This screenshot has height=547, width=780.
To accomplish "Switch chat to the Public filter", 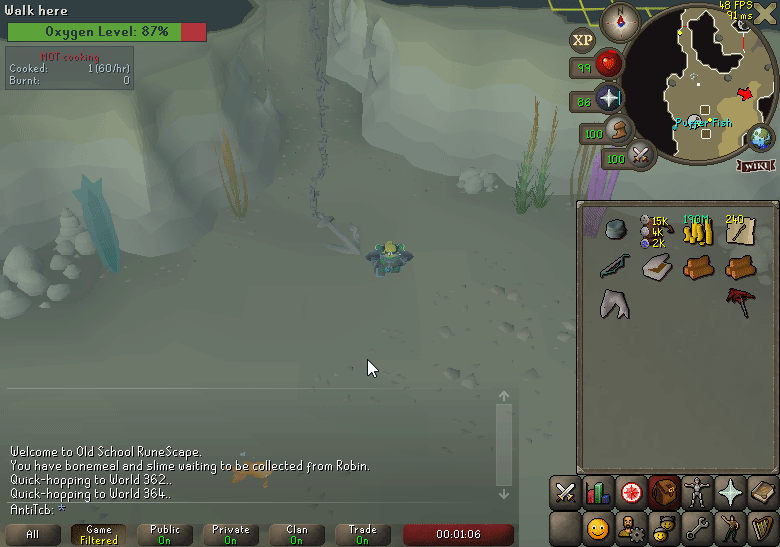I will coord(165,534).
